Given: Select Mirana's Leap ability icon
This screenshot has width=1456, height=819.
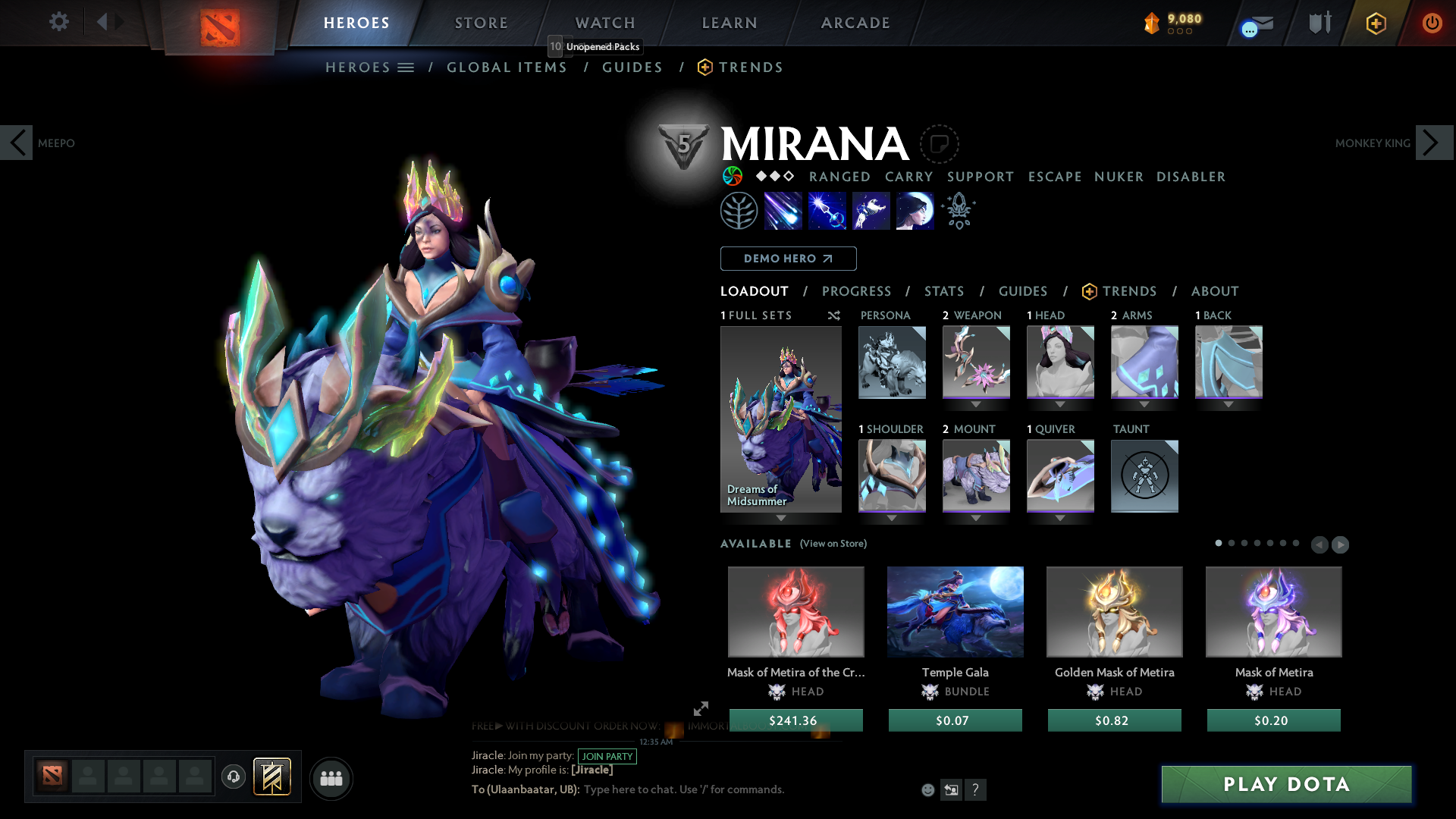Looking at the screenshot, I should coord(871,210).
